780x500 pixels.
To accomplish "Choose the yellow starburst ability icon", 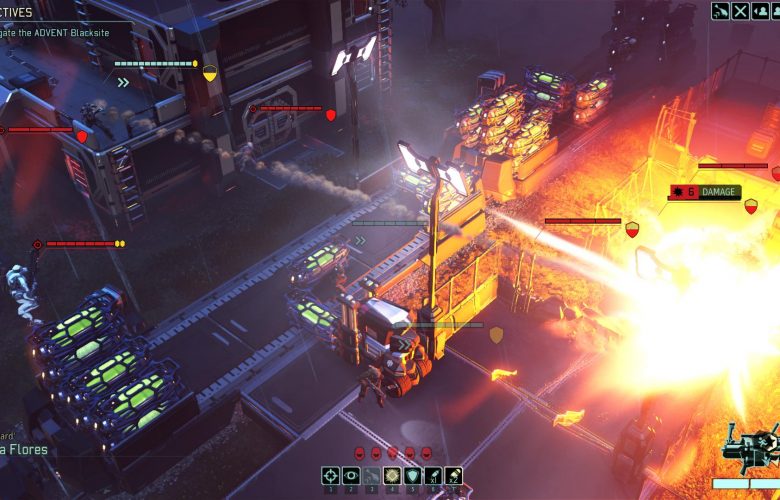I will 392,476.
